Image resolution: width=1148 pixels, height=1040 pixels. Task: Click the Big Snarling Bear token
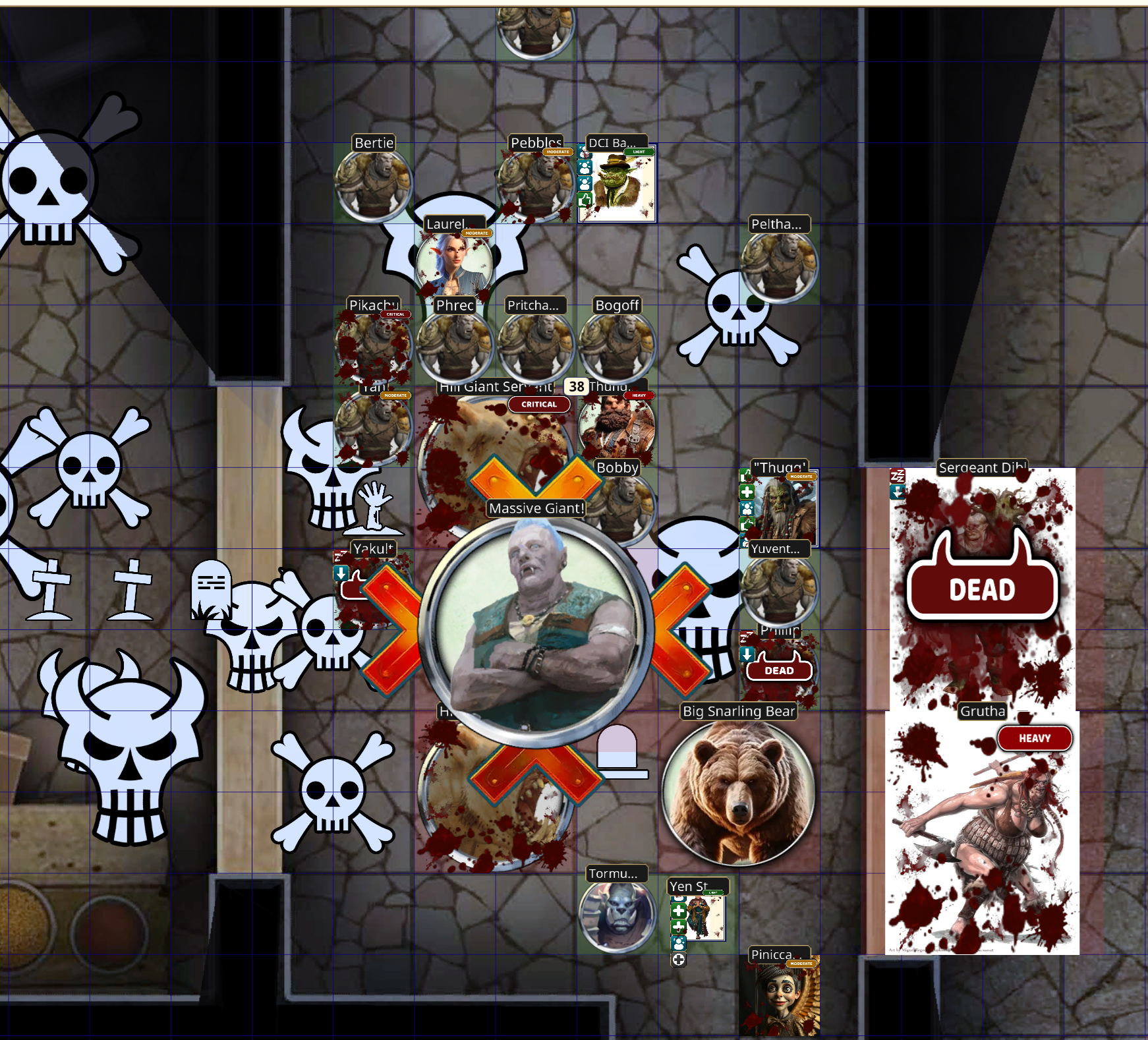(x=737, y=793)
